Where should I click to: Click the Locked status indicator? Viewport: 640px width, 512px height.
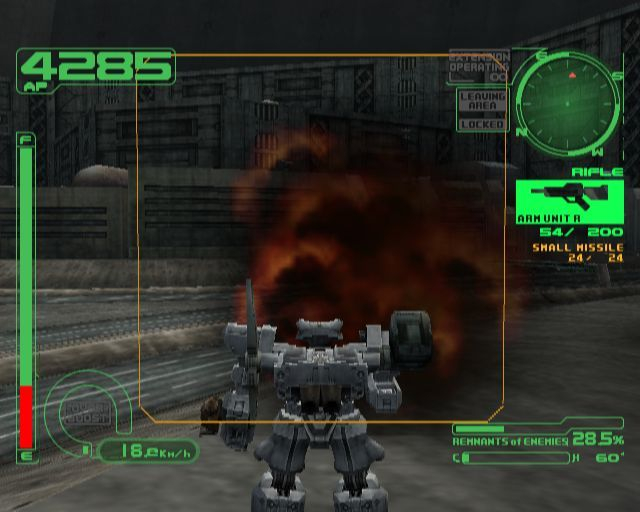click(481, 124)
